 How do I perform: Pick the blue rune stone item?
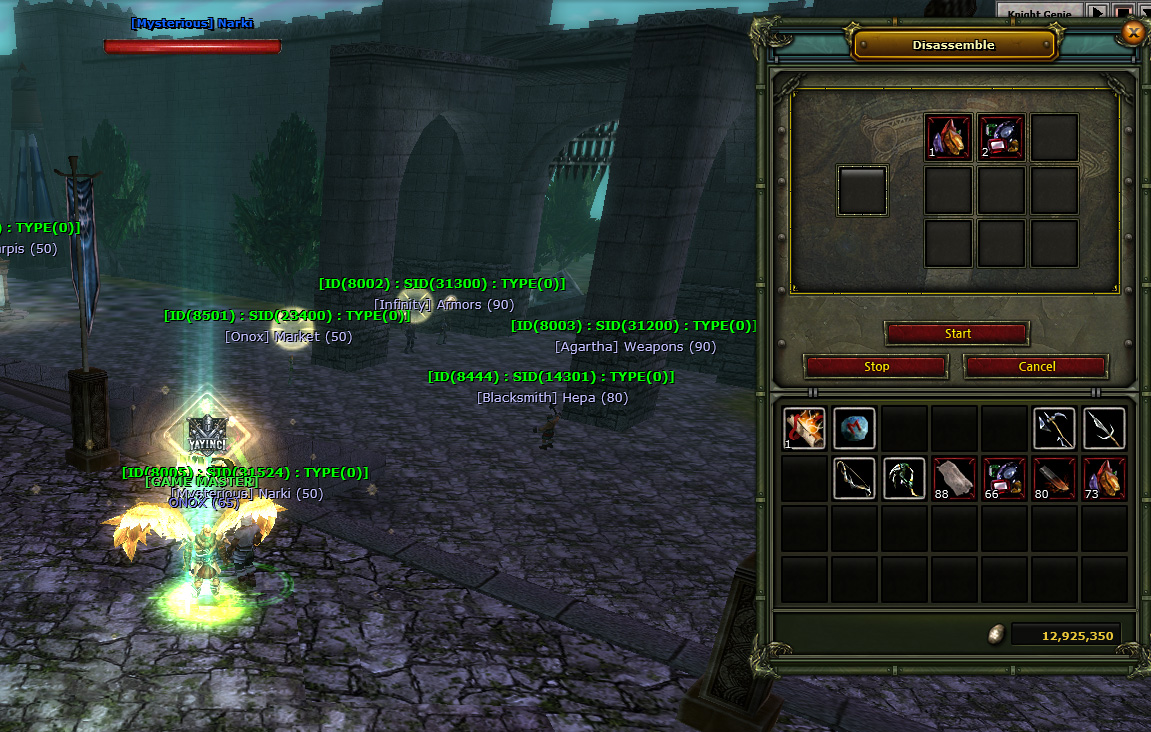(x=854, y=429)
